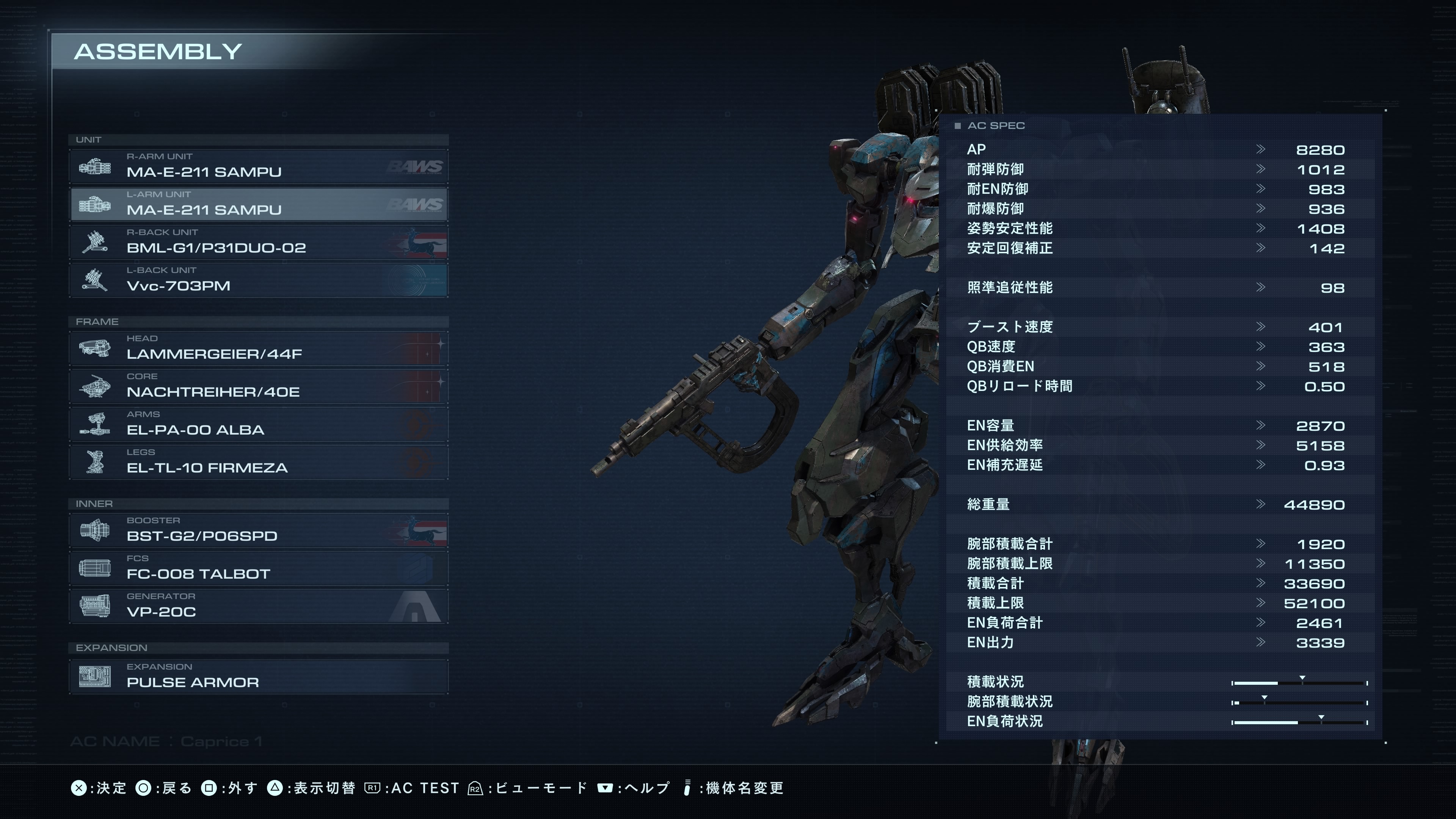The height and width of the screenshot is (819, 1456).
Task: Open the EXPANSION PULSE ARMOR slot
Action: [258, 676]
